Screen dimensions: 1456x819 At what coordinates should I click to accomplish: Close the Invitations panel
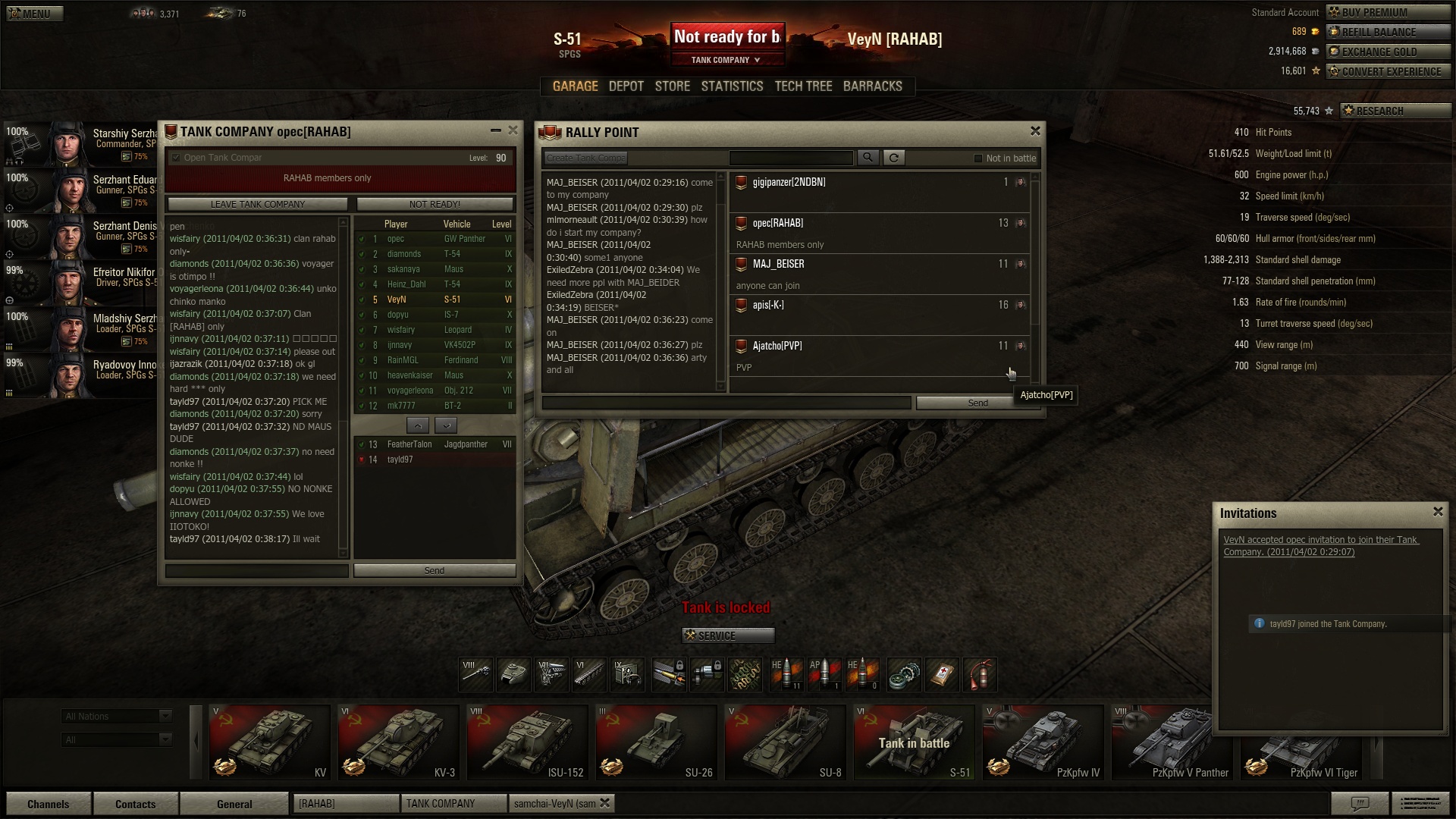pyautogui.click(x=1438, y=512)
